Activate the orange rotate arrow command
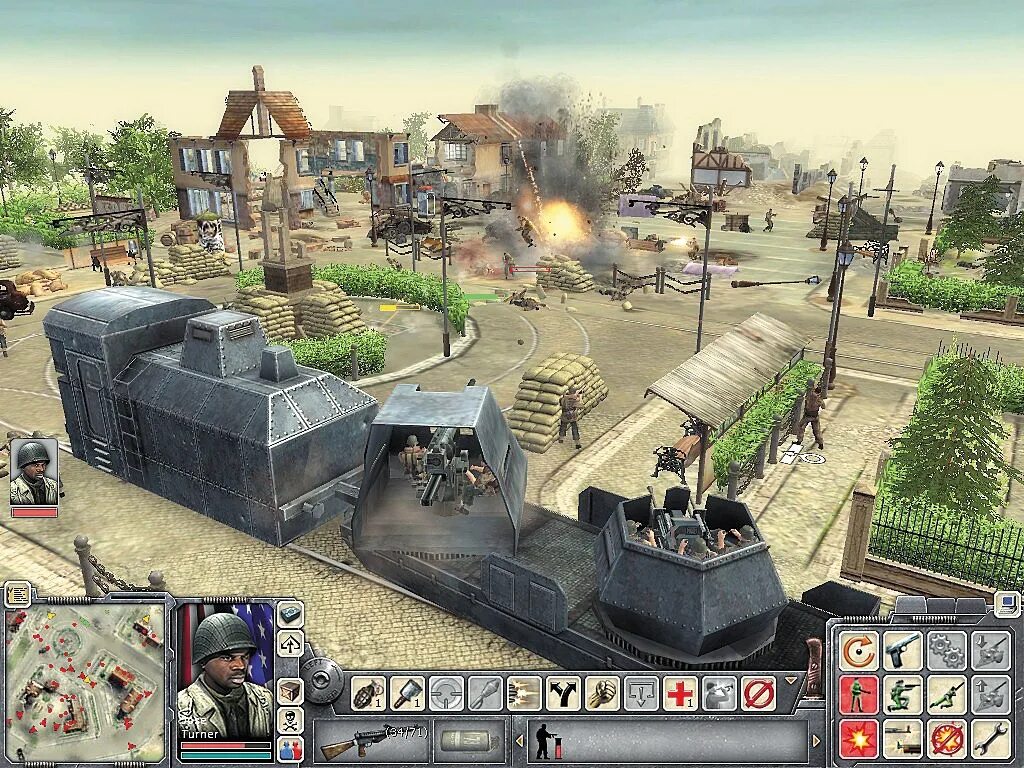This screenshot has height=768, width=1024. coord(858,651)
